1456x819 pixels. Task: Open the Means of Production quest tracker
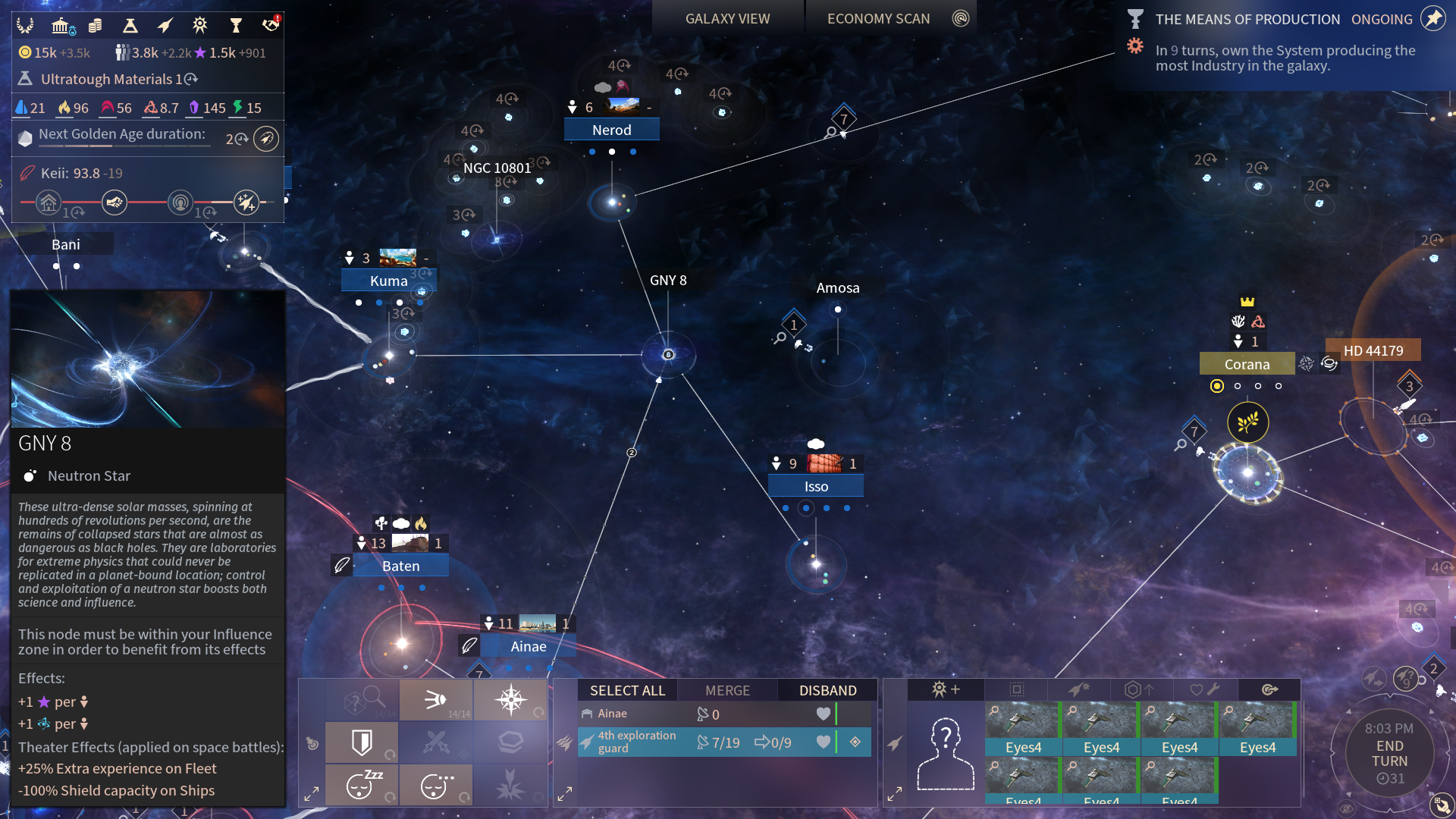(x=1247, y=19)
